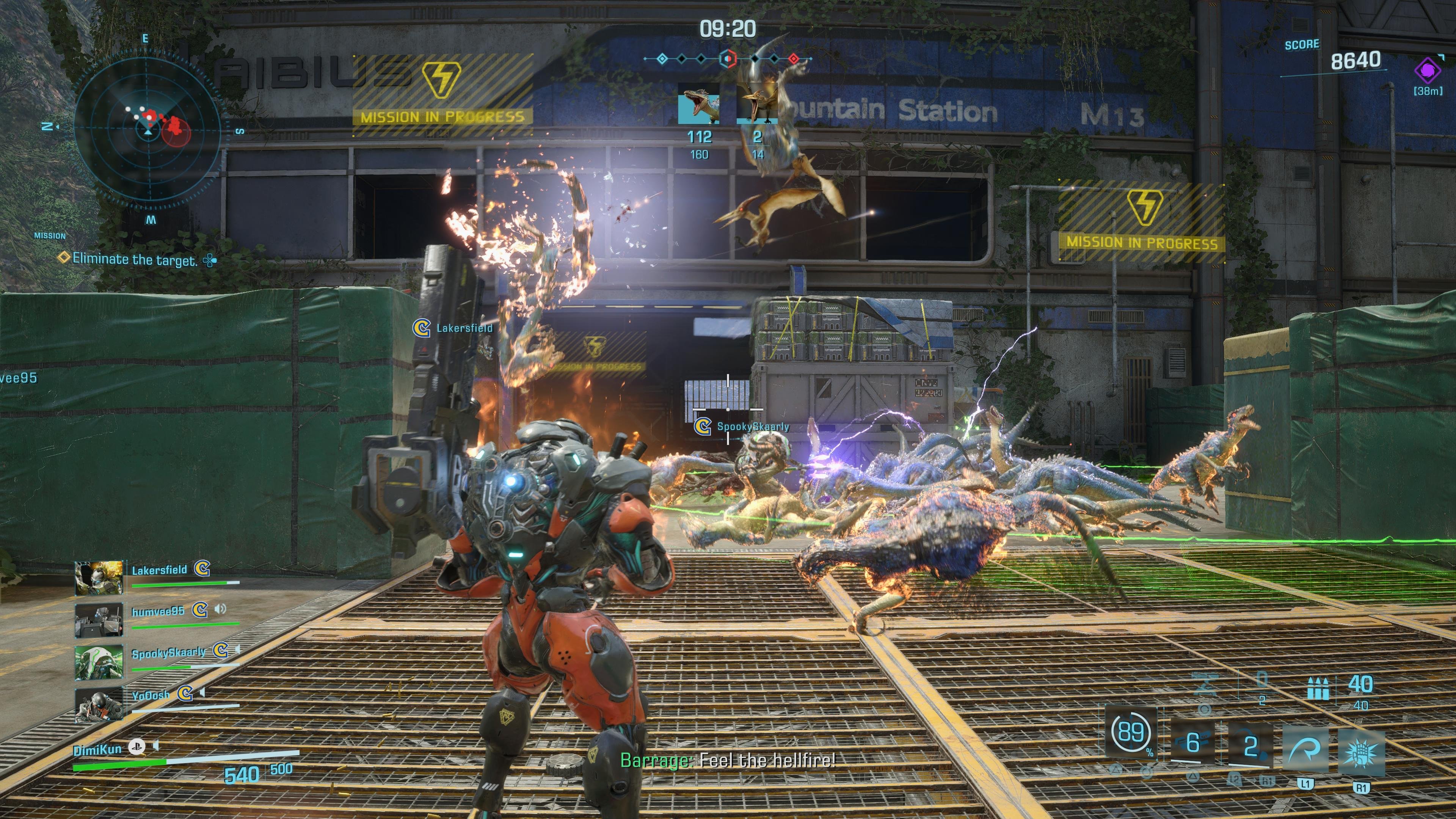Click the raptor enemy counter portrait

coord(698,103)
